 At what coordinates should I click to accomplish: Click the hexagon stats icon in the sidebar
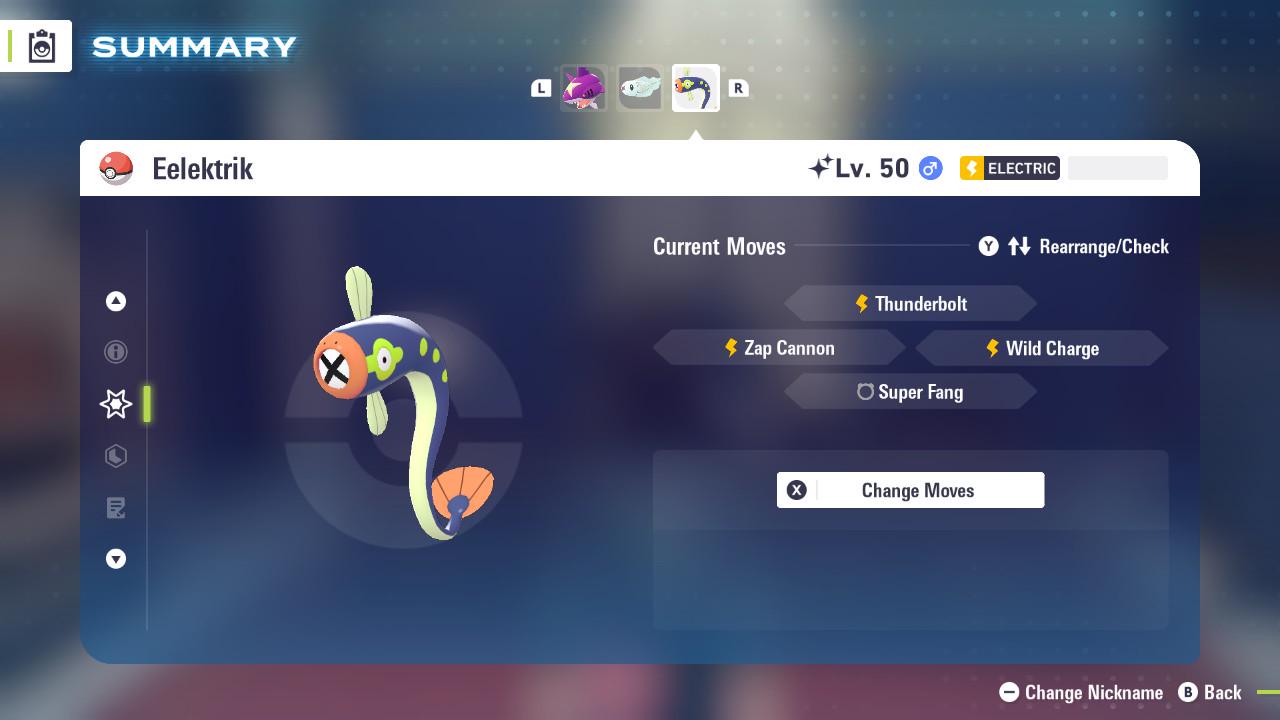coord(116,456)
